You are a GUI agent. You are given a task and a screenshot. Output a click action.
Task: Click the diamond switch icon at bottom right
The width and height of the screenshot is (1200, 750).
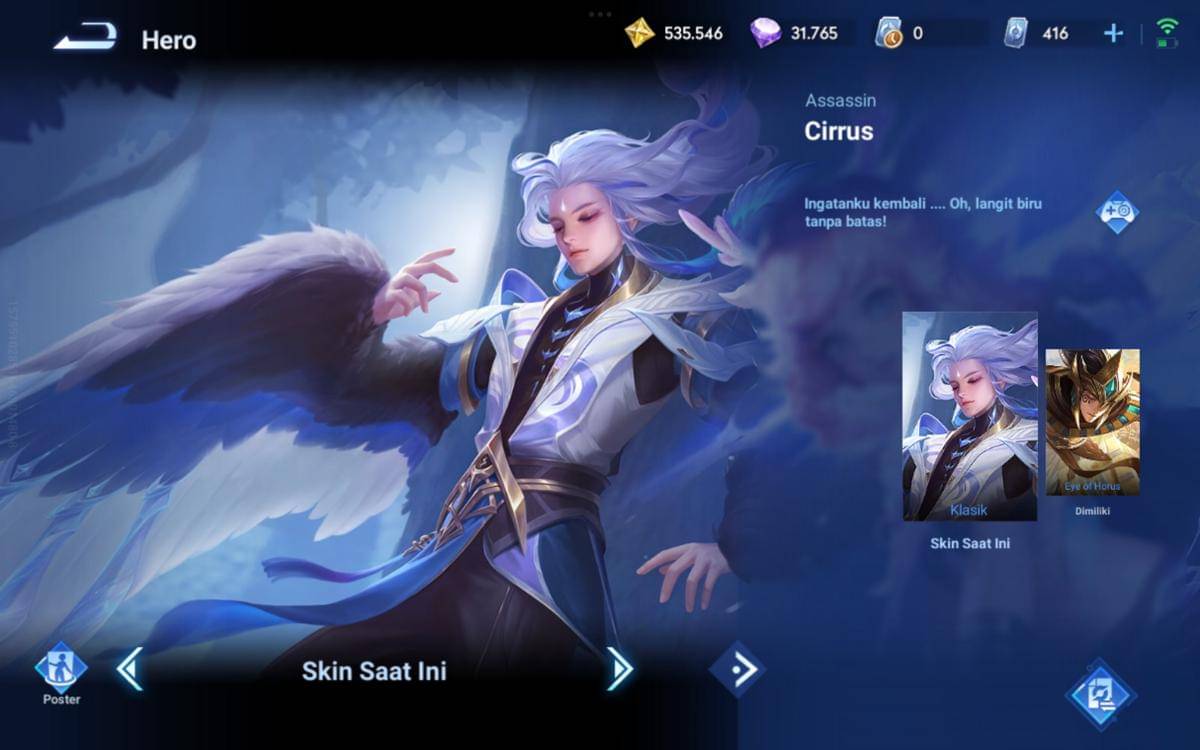pos(1100,692)
